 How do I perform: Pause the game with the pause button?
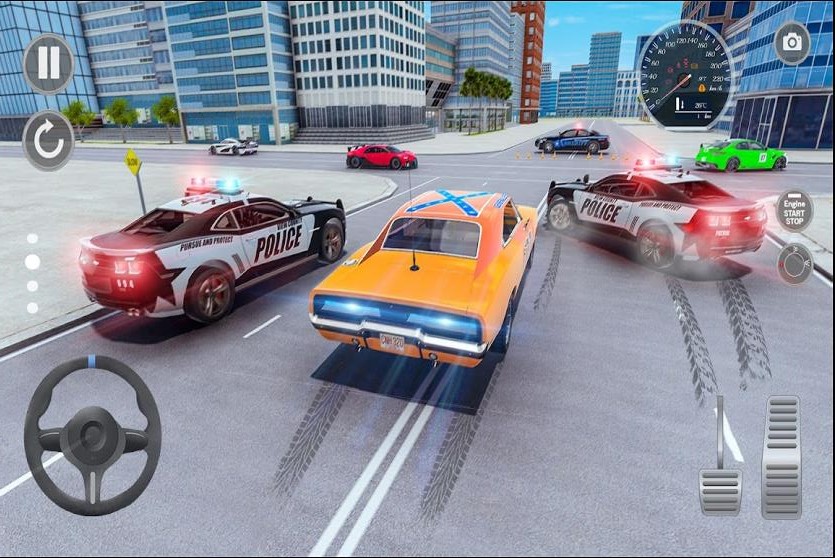(48, 62)
